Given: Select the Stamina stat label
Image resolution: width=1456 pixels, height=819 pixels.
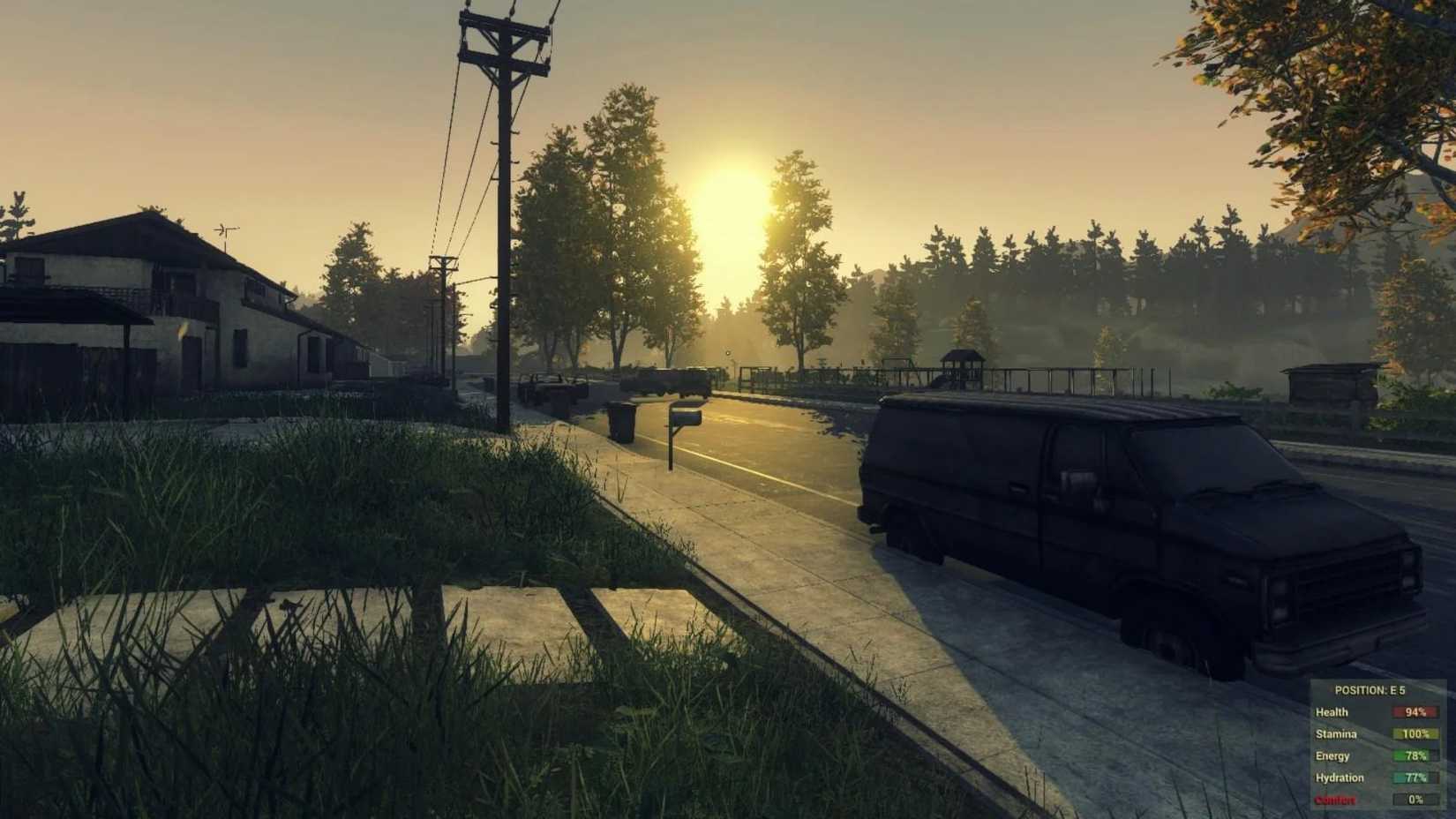Looking at the screenshot, I should tap(1338, 733).
